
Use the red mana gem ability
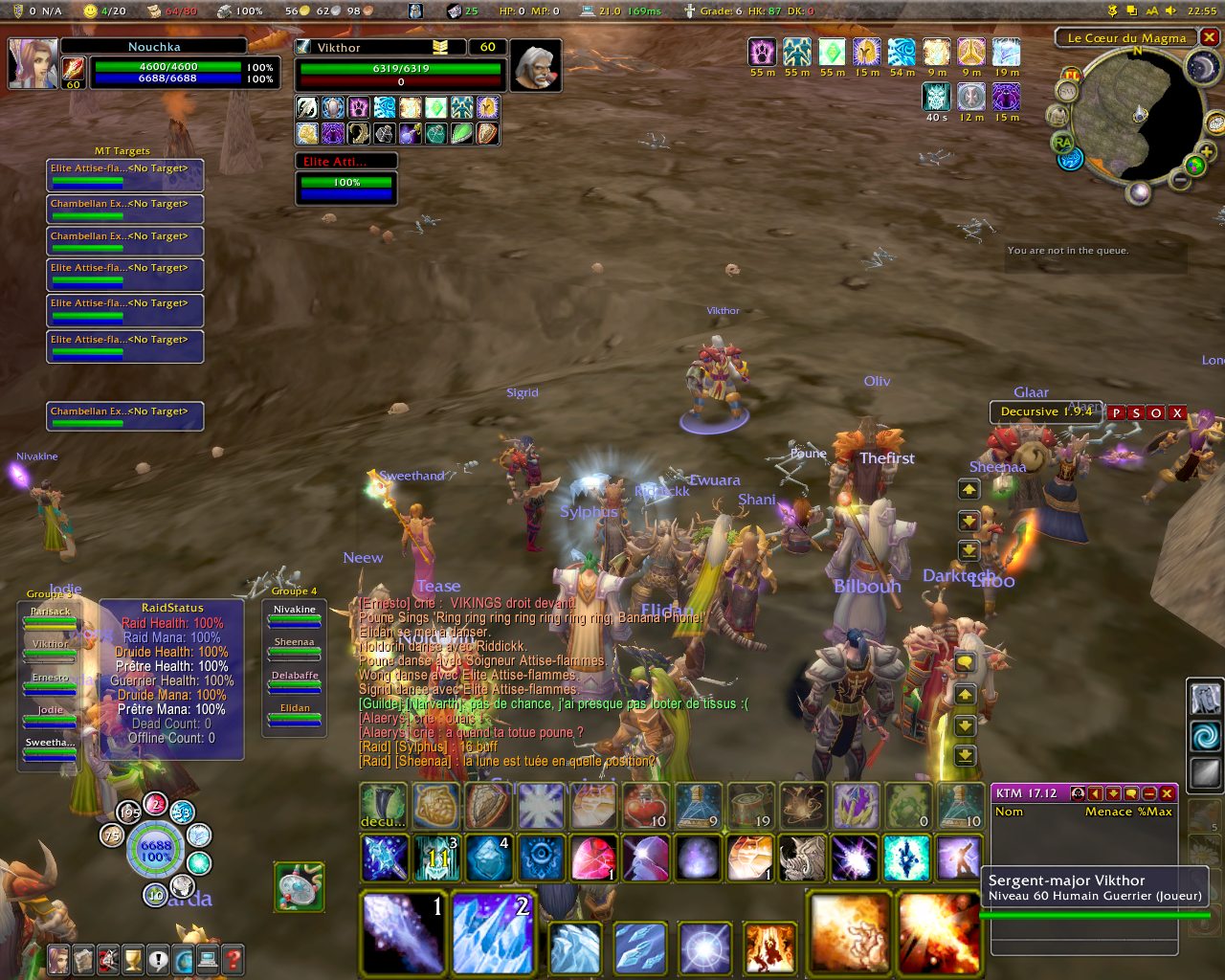tap(593, 857)
